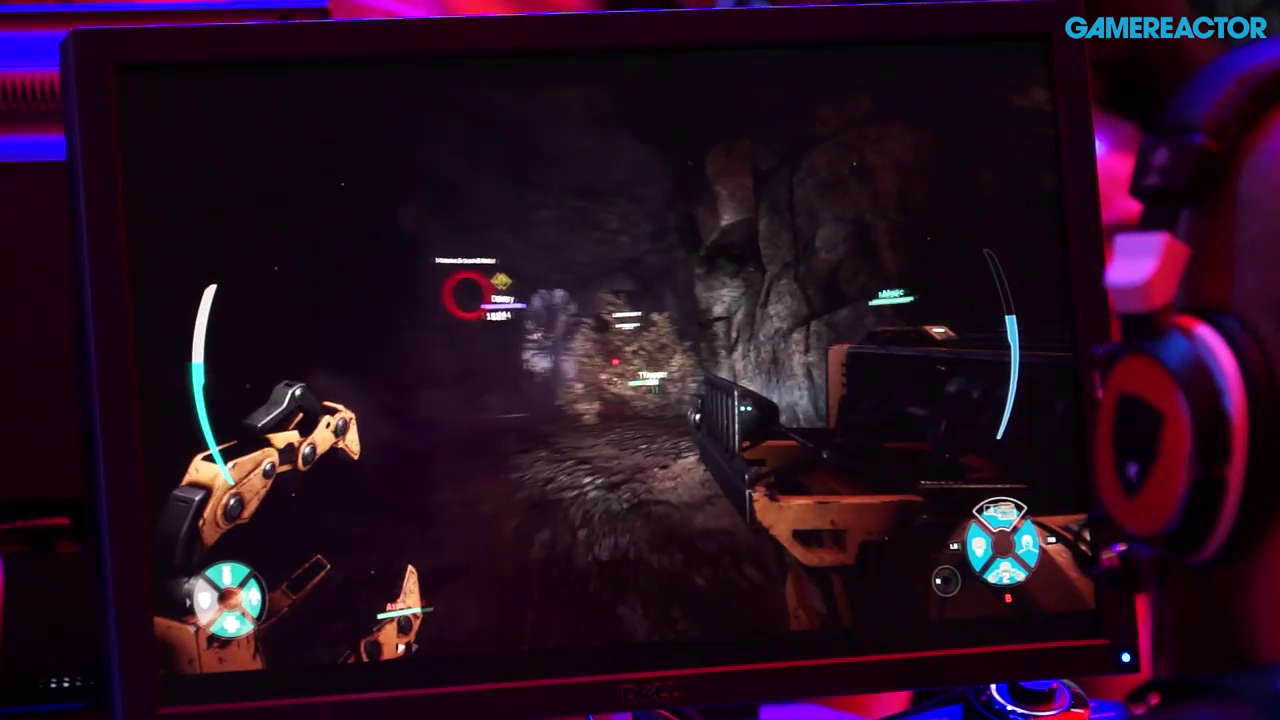Toggle the LB prompt on the command wheel

pos(953,546)
